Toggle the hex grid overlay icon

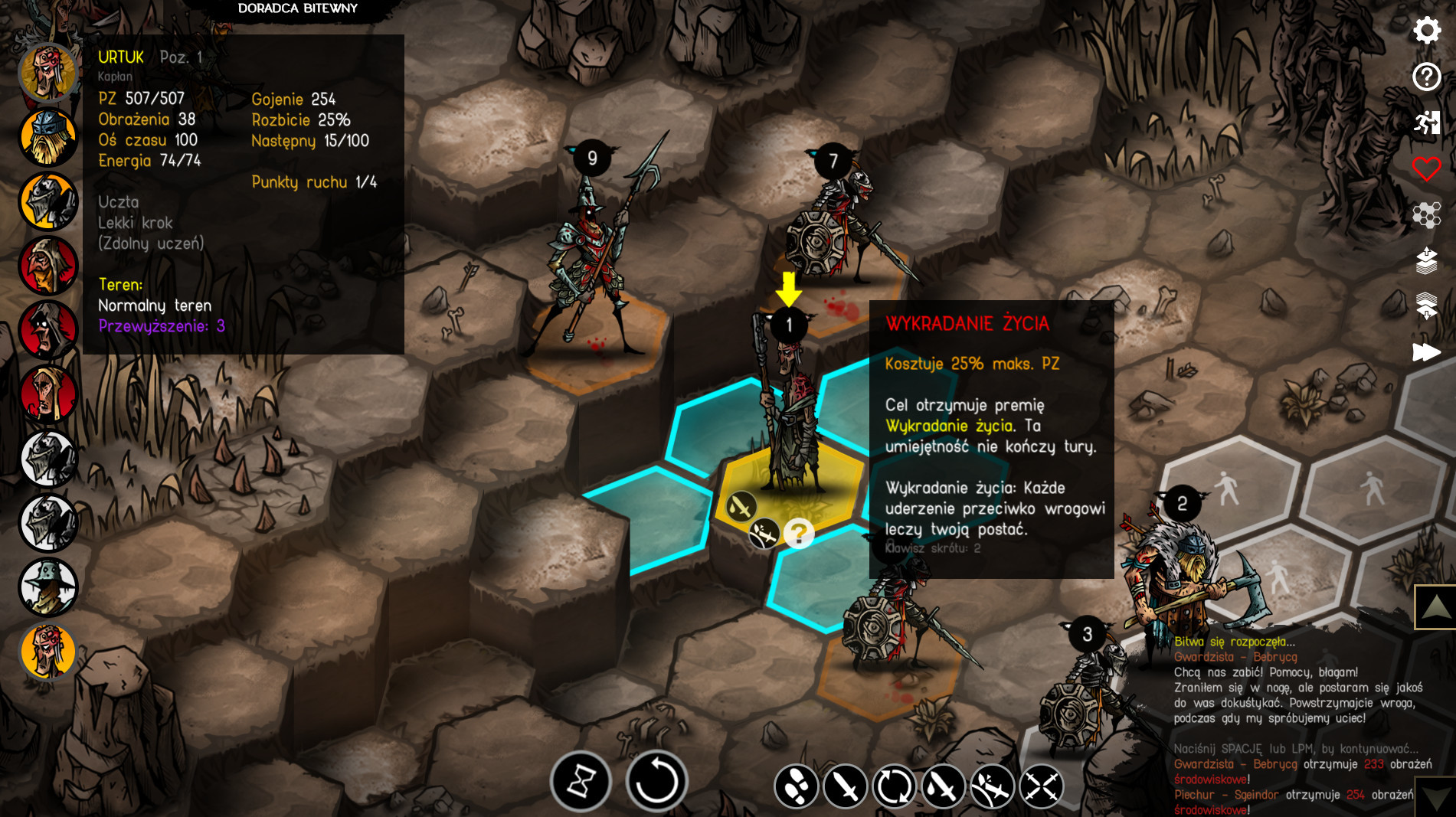[x=1426, y=215]
